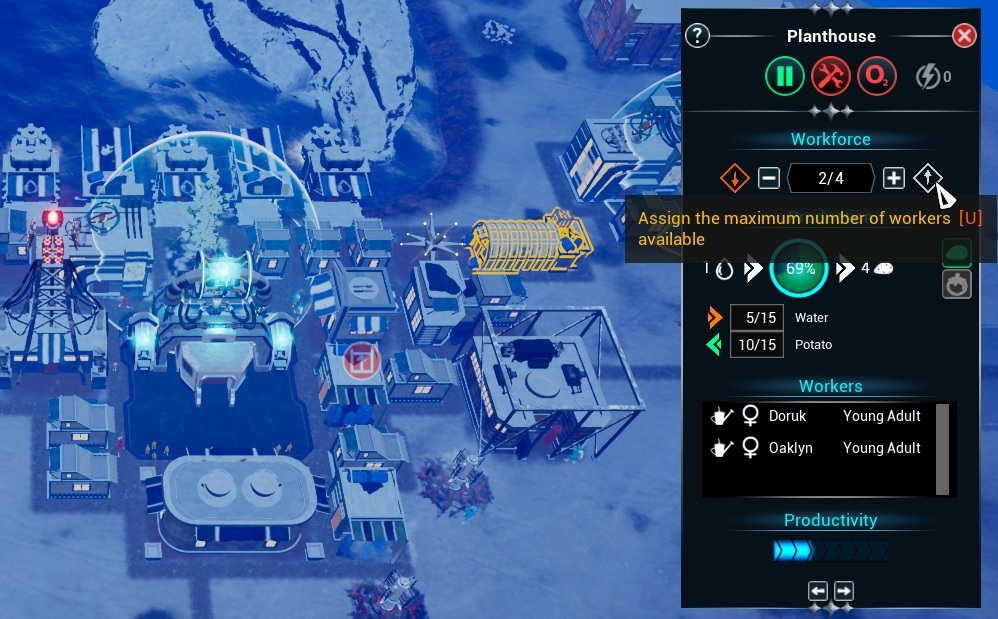Viewport: 998px width, 619px height.
Task: Click the red wrench and hammer button
Action: [x=830, y=76]
